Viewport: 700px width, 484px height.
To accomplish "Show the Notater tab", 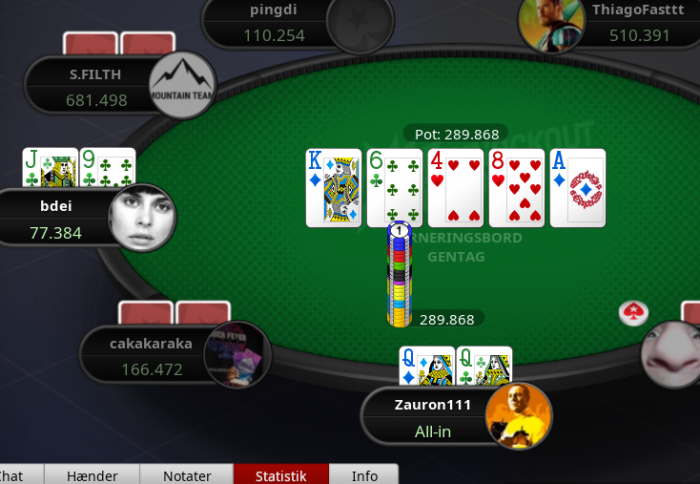I will click(x=186, y=475).
